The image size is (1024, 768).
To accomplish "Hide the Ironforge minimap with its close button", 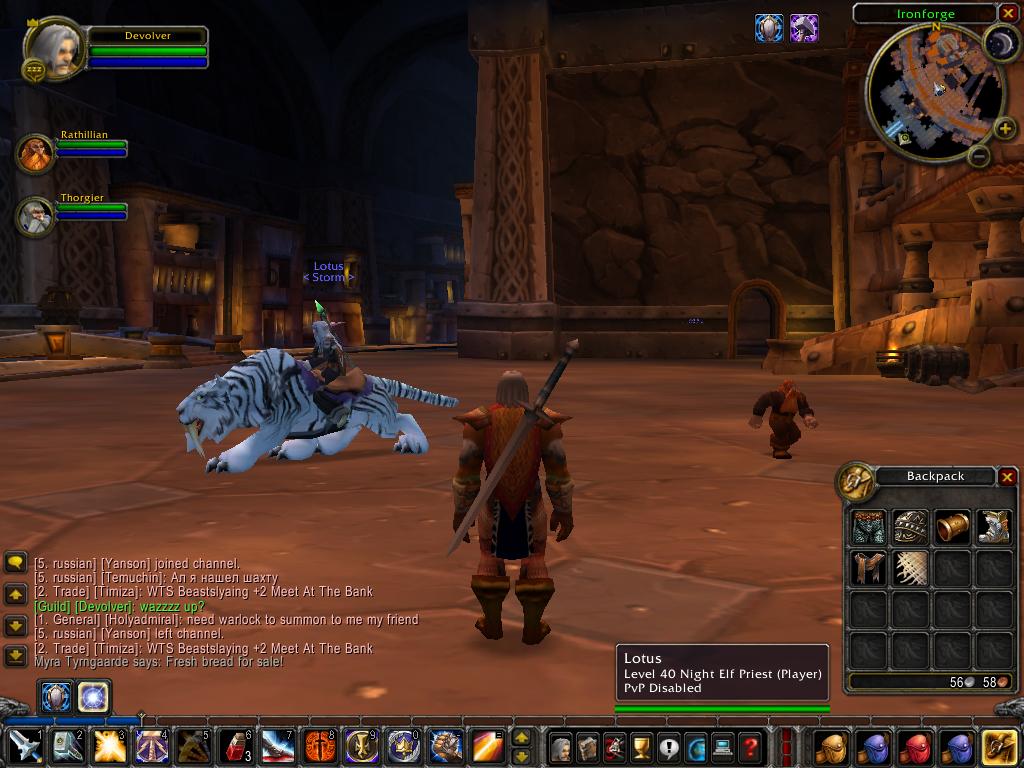I will click(1007, 13).
